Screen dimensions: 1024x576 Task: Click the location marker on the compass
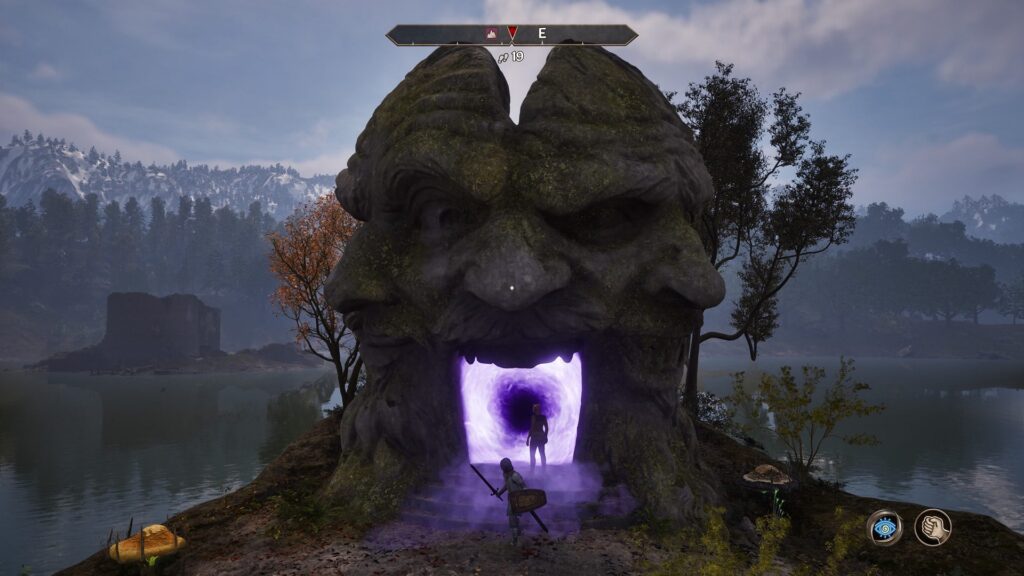pos(492,33)
